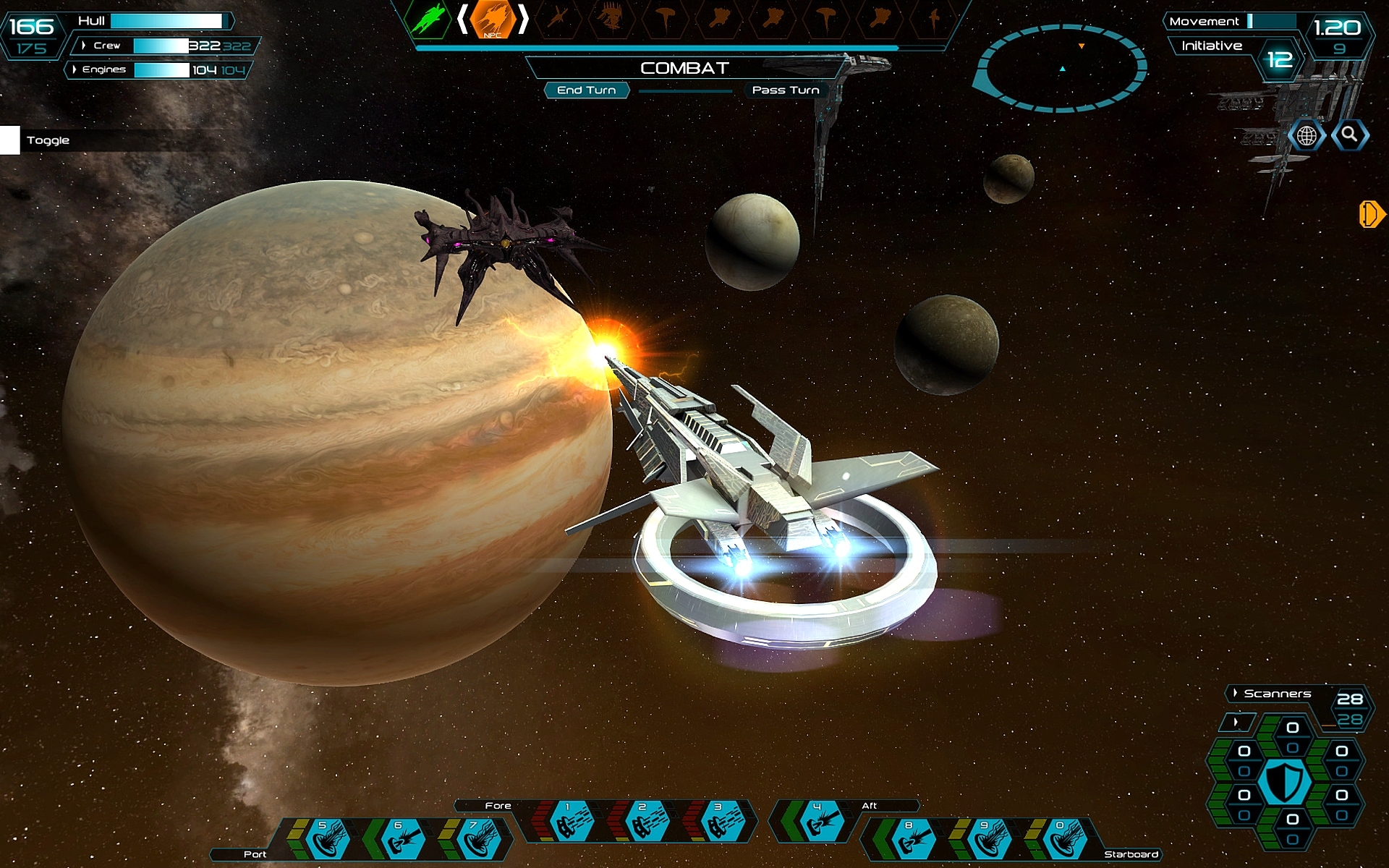Fire fore weapon slot 1
The height and width of the screenshot is (868, 1389).
coord(571,822)
